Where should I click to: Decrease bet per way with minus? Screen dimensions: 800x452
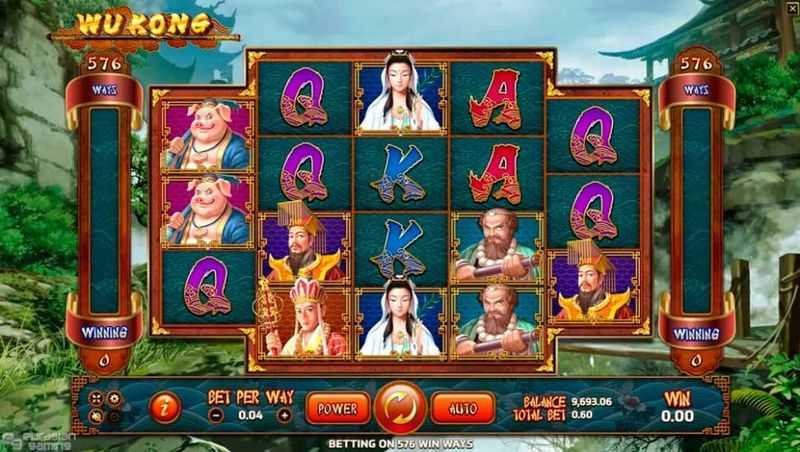(x=216, y=415)
